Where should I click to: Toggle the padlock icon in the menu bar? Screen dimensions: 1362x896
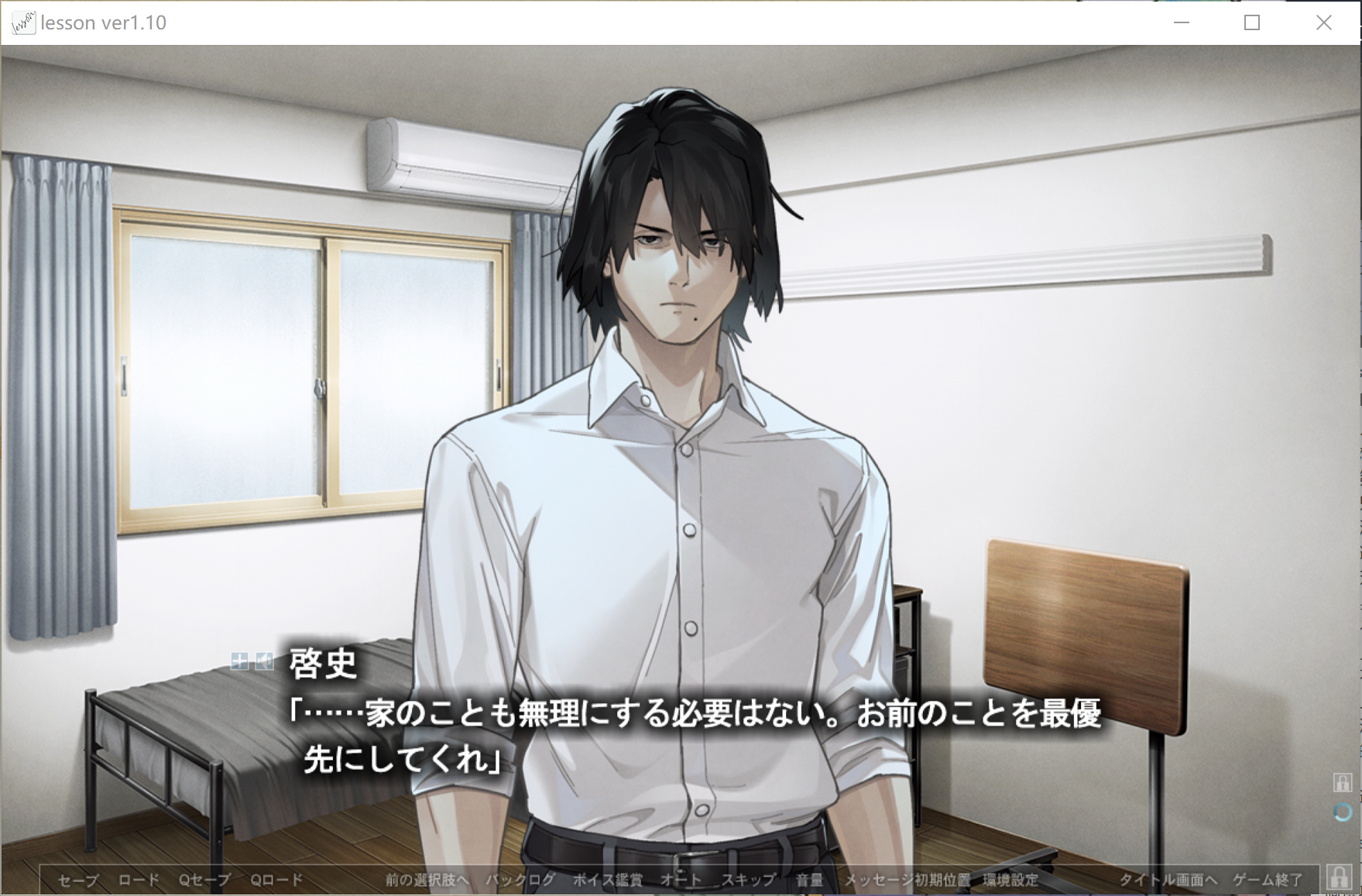1339,877
